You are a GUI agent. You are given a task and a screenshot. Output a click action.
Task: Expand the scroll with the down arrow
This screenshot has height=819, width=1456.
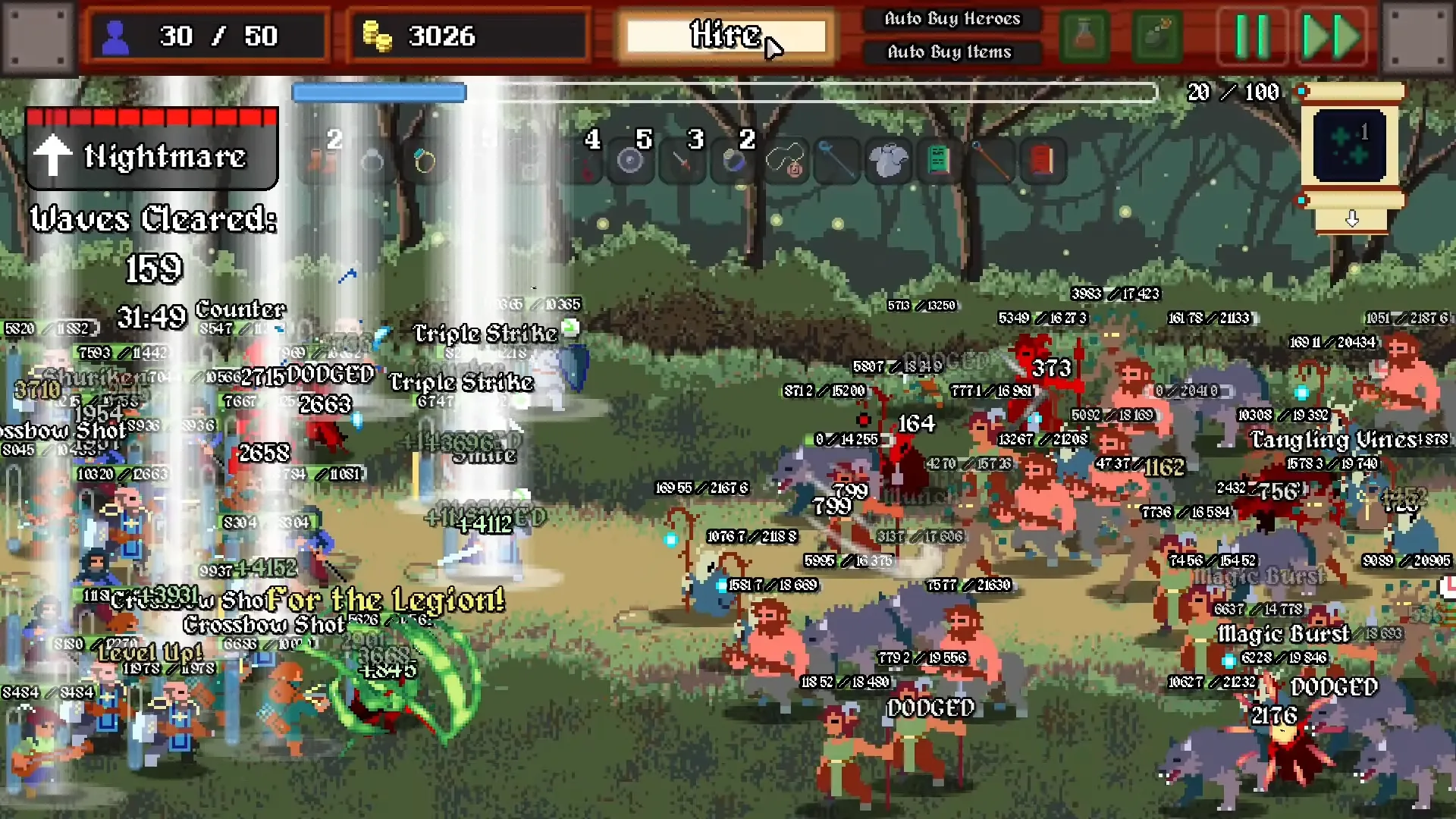1352,219
